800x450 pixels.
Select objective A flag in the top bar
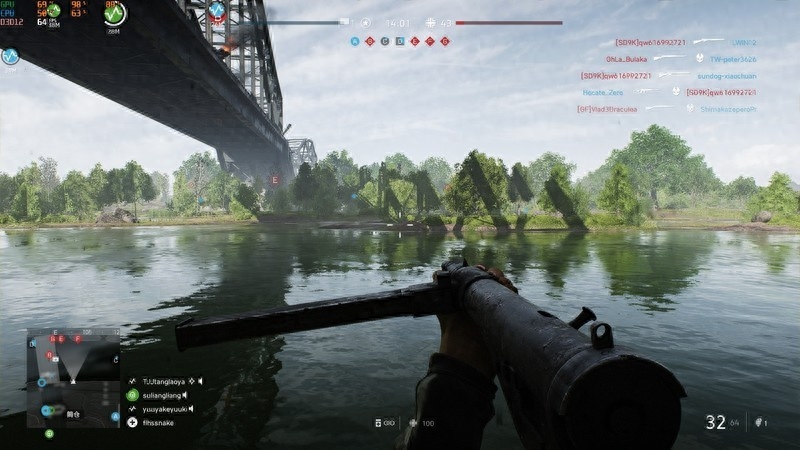click(x=355, y=41)
